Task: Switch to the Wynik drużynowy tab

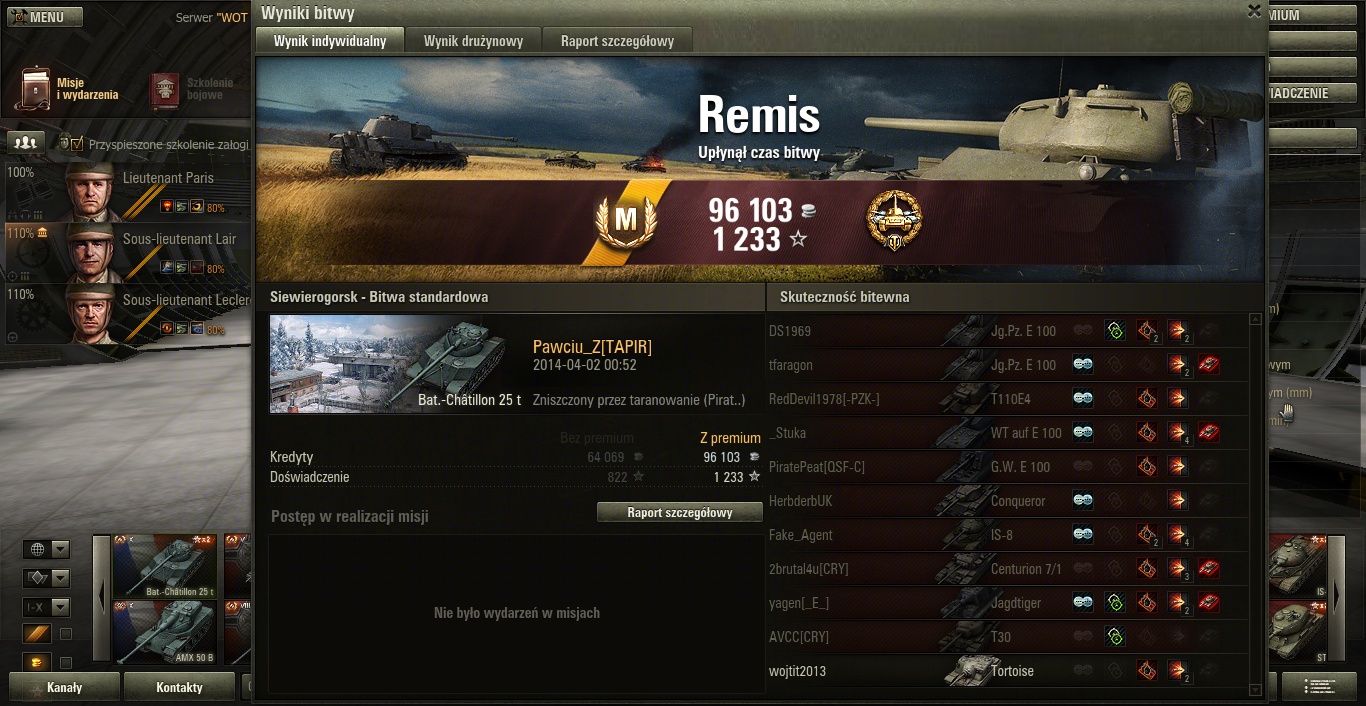Action: click(473, 41)
